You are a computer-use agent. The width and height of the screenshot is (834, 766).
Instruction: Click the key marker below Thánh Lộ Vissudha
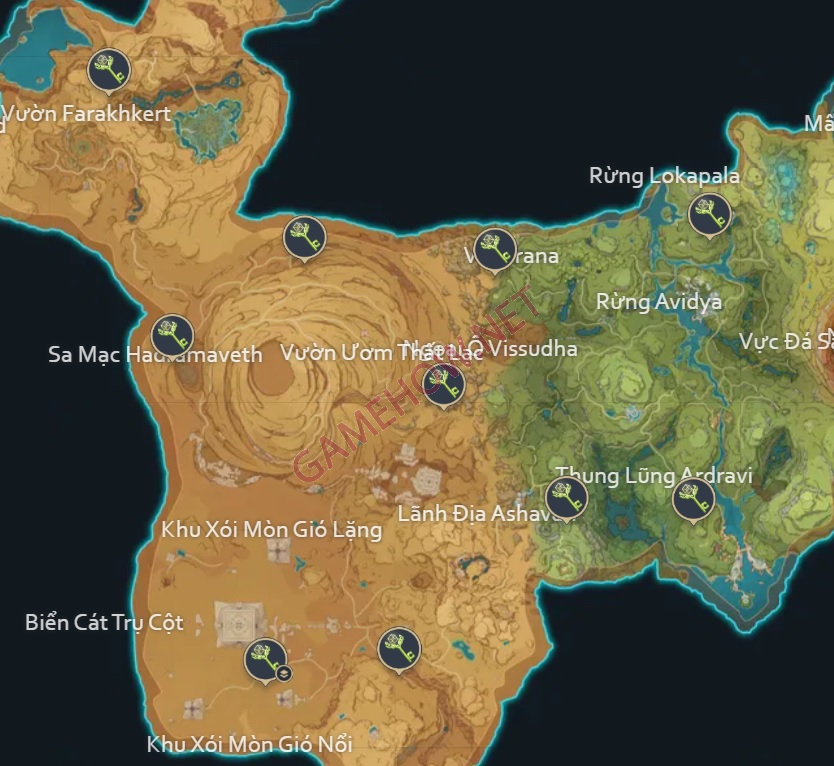[x=444, y=383]
